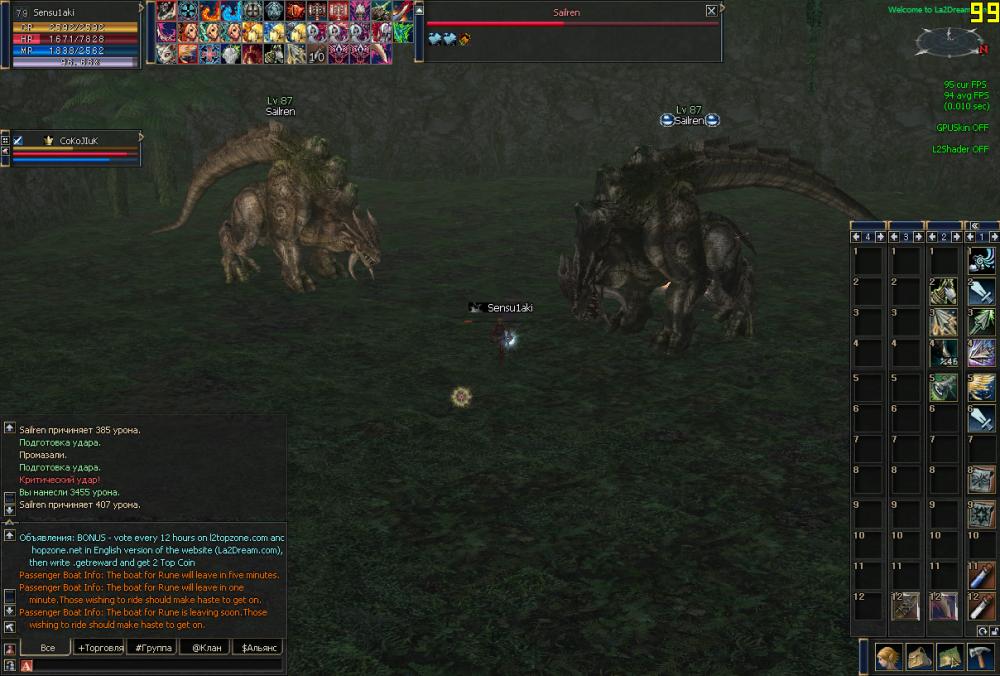Use the item with count 45 in slot 4

click(944, 353)
